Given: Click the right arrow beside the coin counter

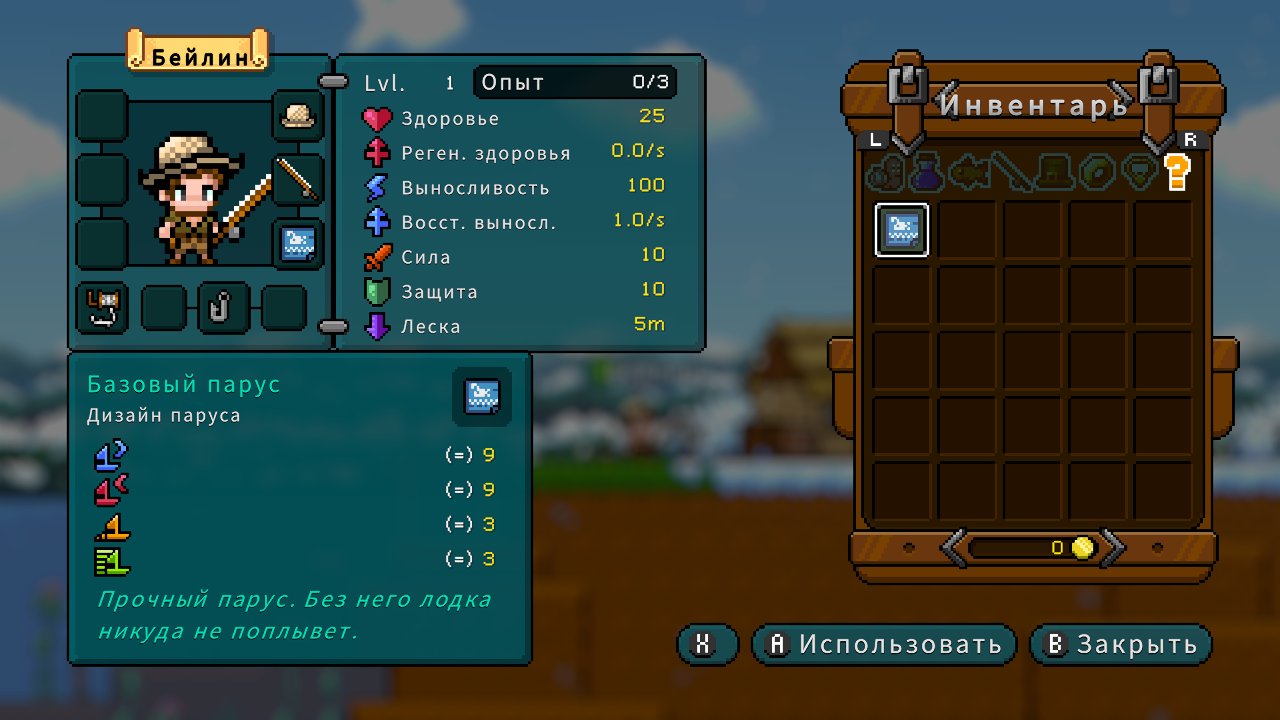Looking at the screenshot, I should click(x=1113, y=547).
